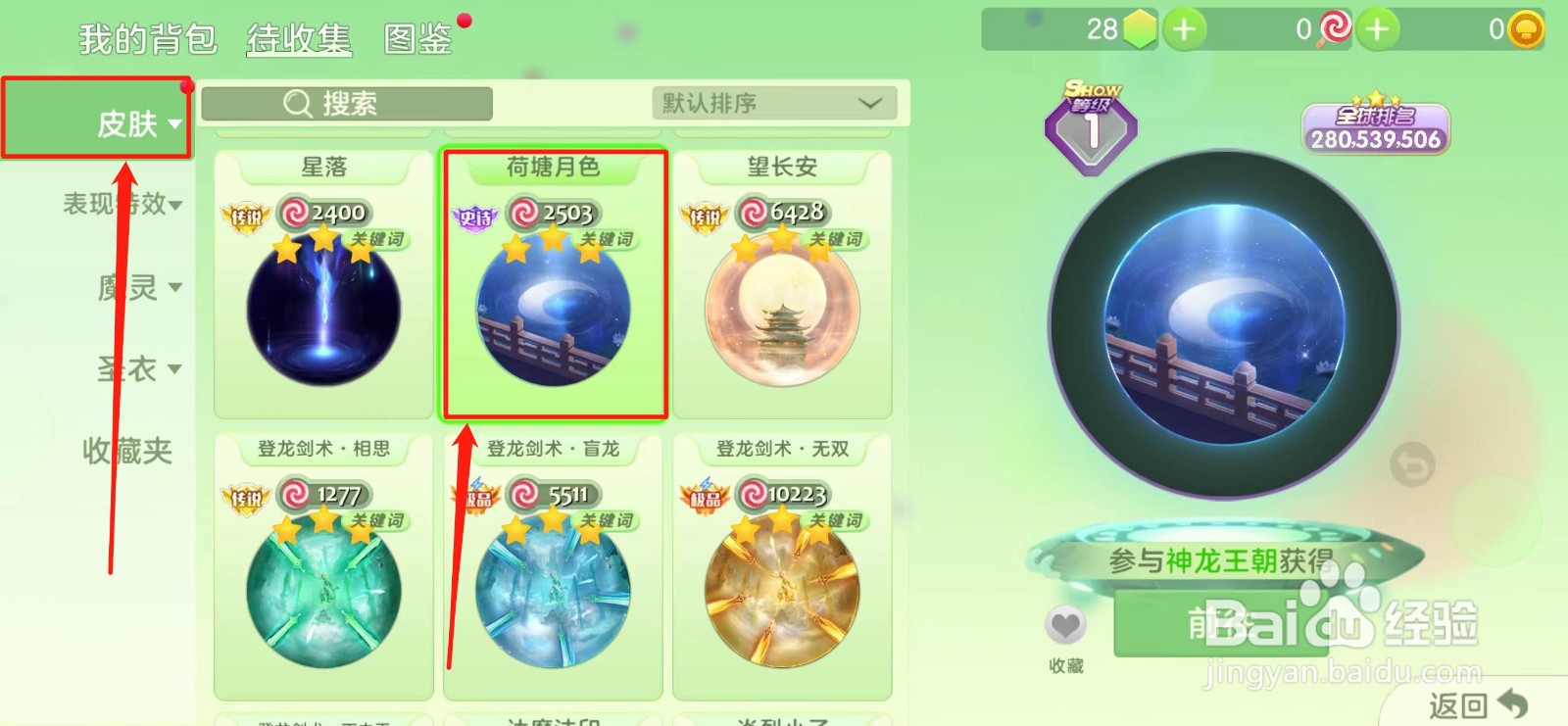Click the gold coin currency icon
The width and height of the screenshot is (1568, 726).
[x=1525, y=28]
